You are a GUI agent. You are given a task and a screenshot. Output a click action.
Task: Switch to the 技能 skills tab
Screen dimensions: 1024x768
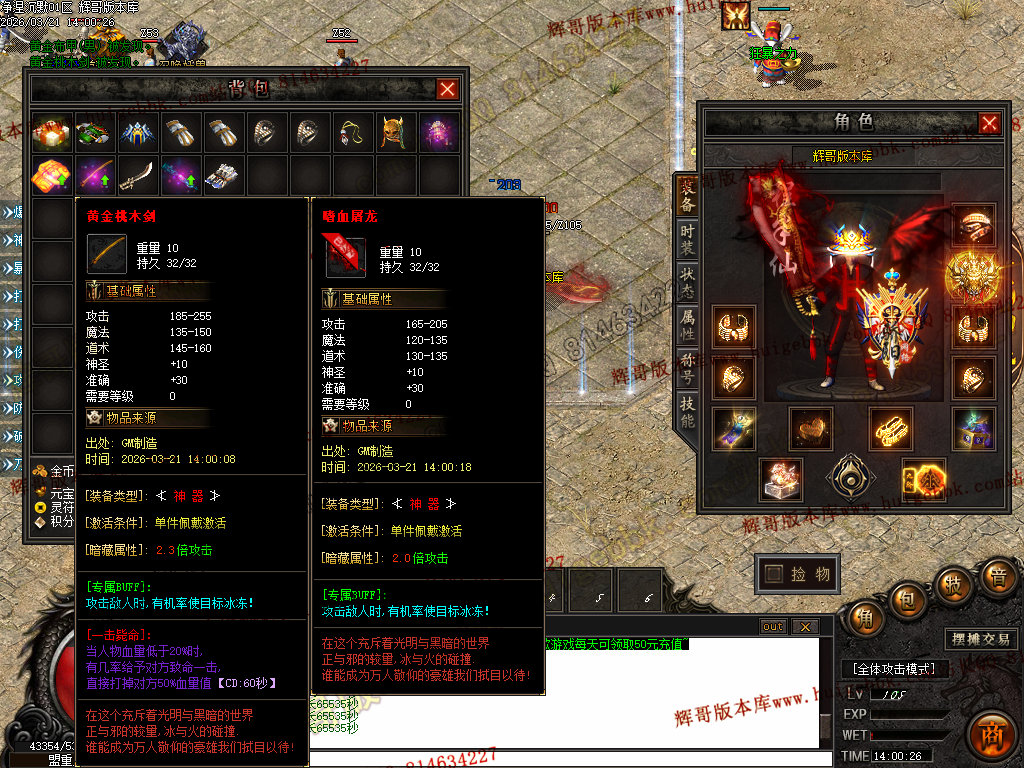[x=688, y=412]
